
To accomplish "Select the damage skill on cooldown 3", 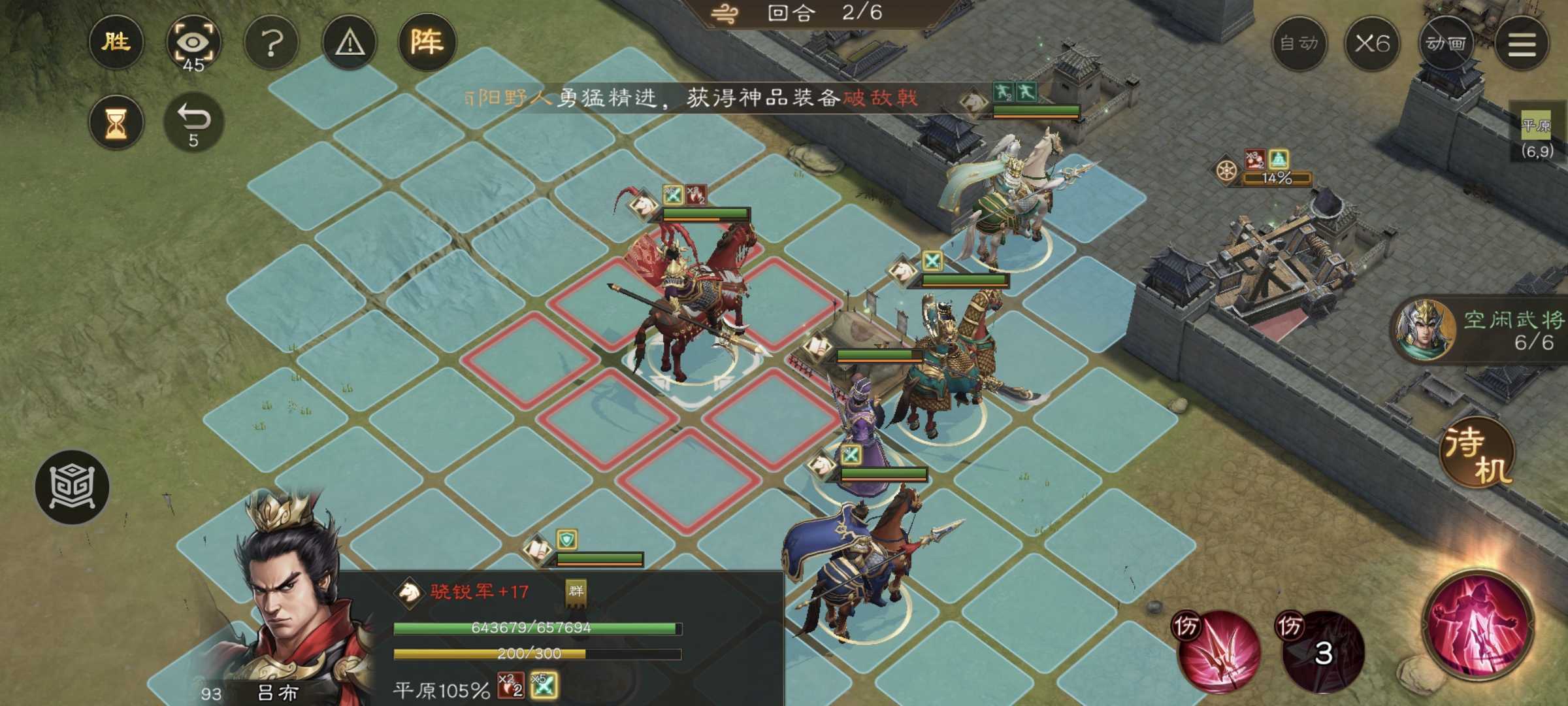I will coord(1321,650).
